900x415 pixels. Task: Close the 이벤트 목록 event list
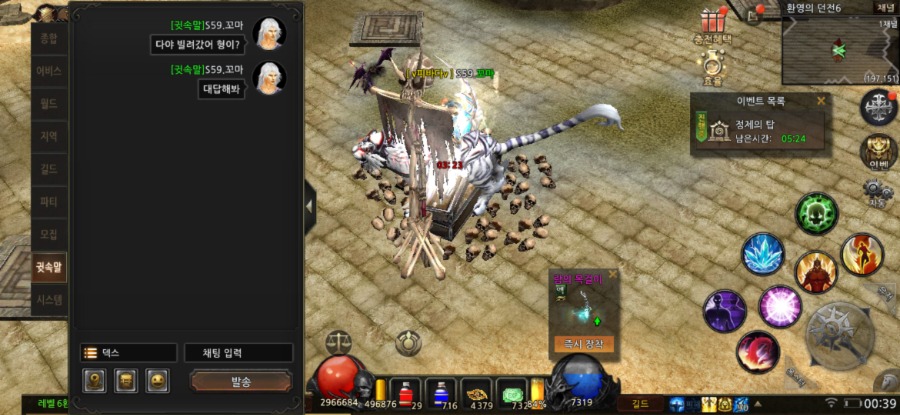pyautogui.click(x=821, y=101)
